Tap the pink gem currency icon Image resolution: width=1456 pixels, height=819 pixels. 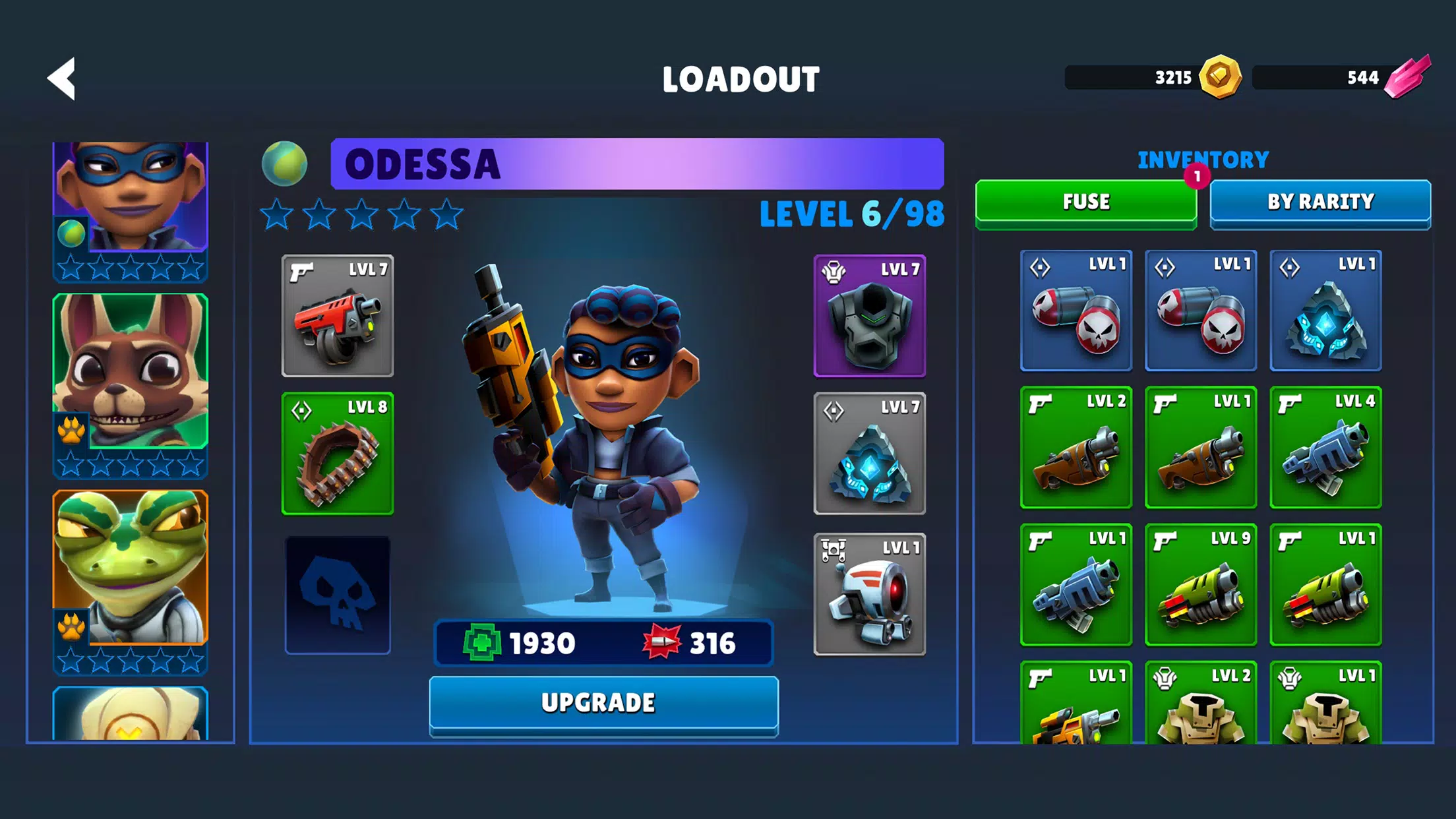[1407, 77]
